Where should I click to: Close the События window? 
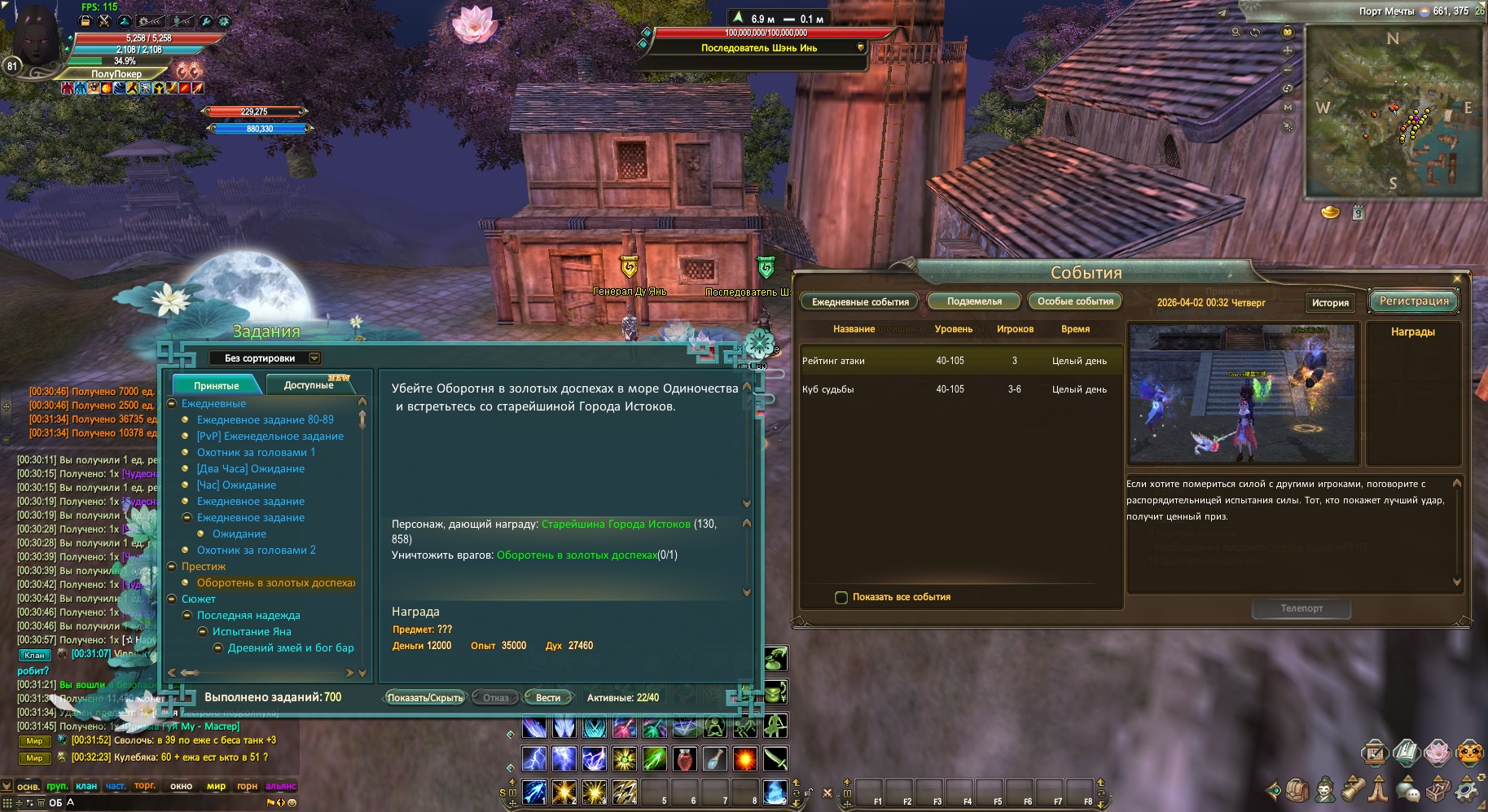pos(1457,279)
